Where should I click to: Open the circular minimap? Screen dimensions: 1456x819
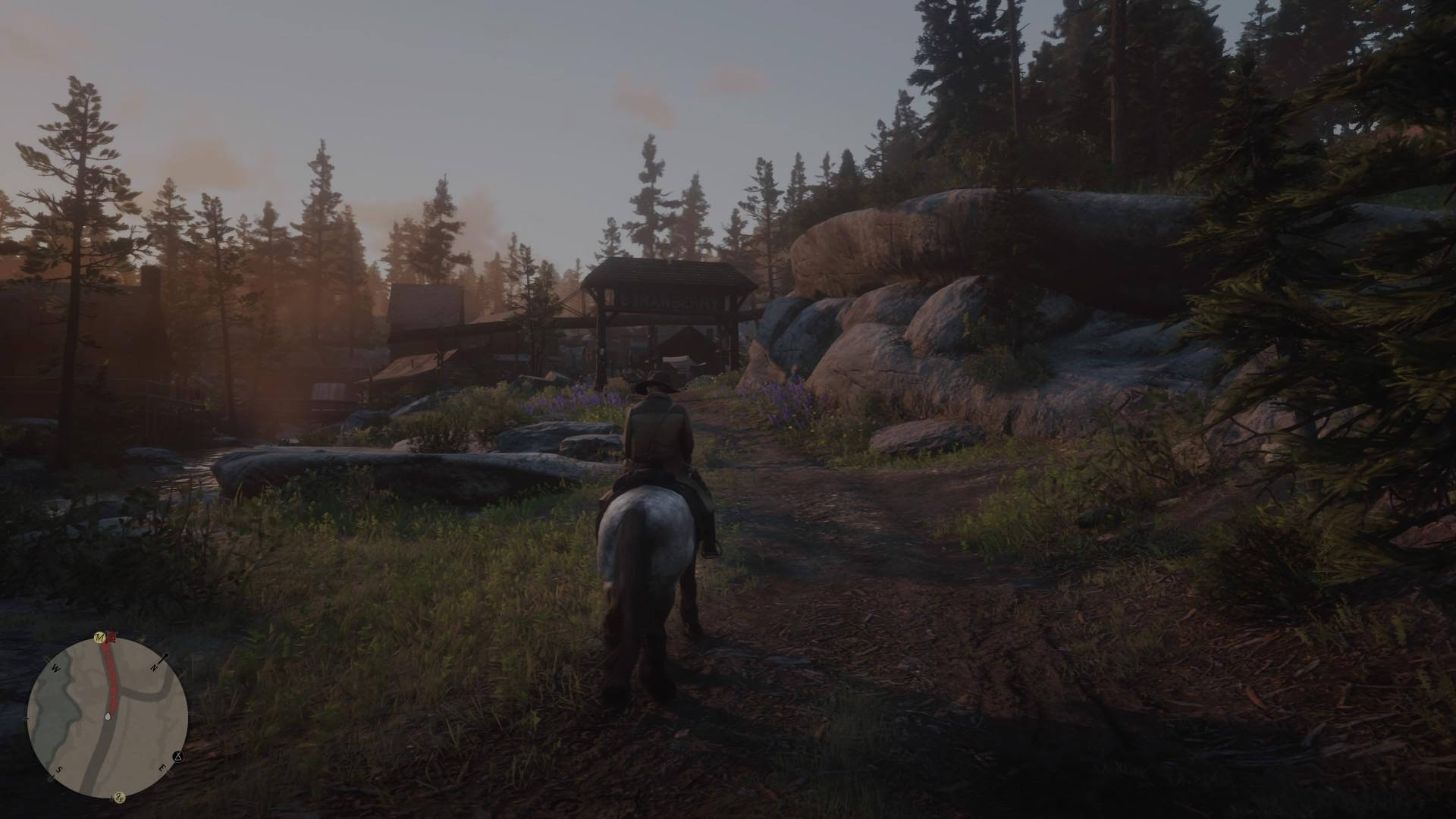(108, 717)
